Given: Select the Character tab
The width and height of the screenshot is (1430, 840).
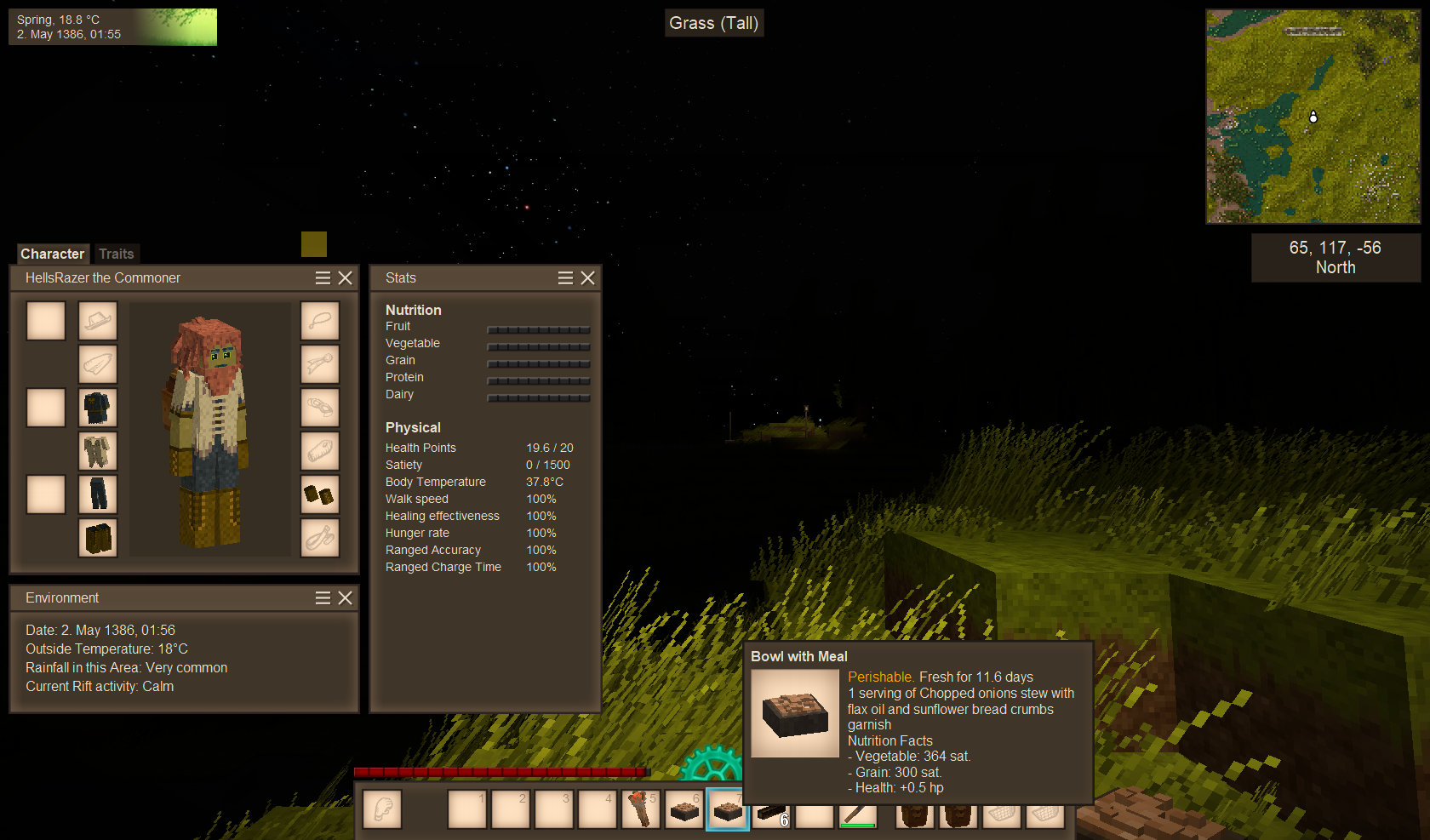Looking at the screenshot, I should [52, 254].
